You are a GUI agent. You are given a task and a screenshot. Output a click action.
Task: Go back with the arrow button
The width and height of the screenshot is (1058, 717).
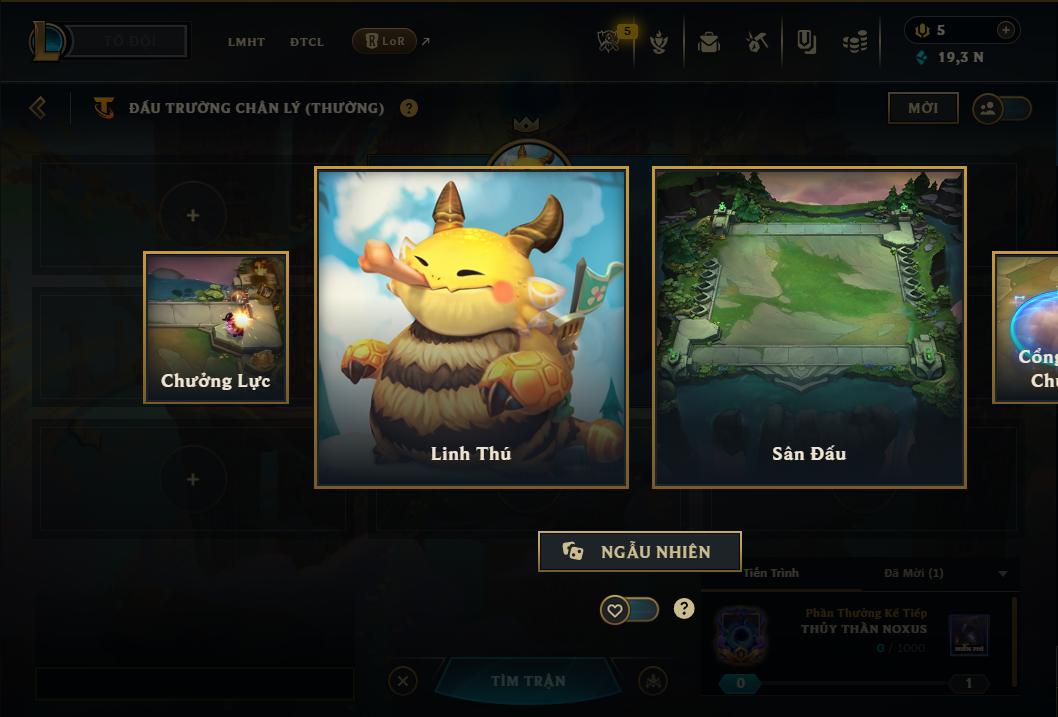[x=38, y=107]
